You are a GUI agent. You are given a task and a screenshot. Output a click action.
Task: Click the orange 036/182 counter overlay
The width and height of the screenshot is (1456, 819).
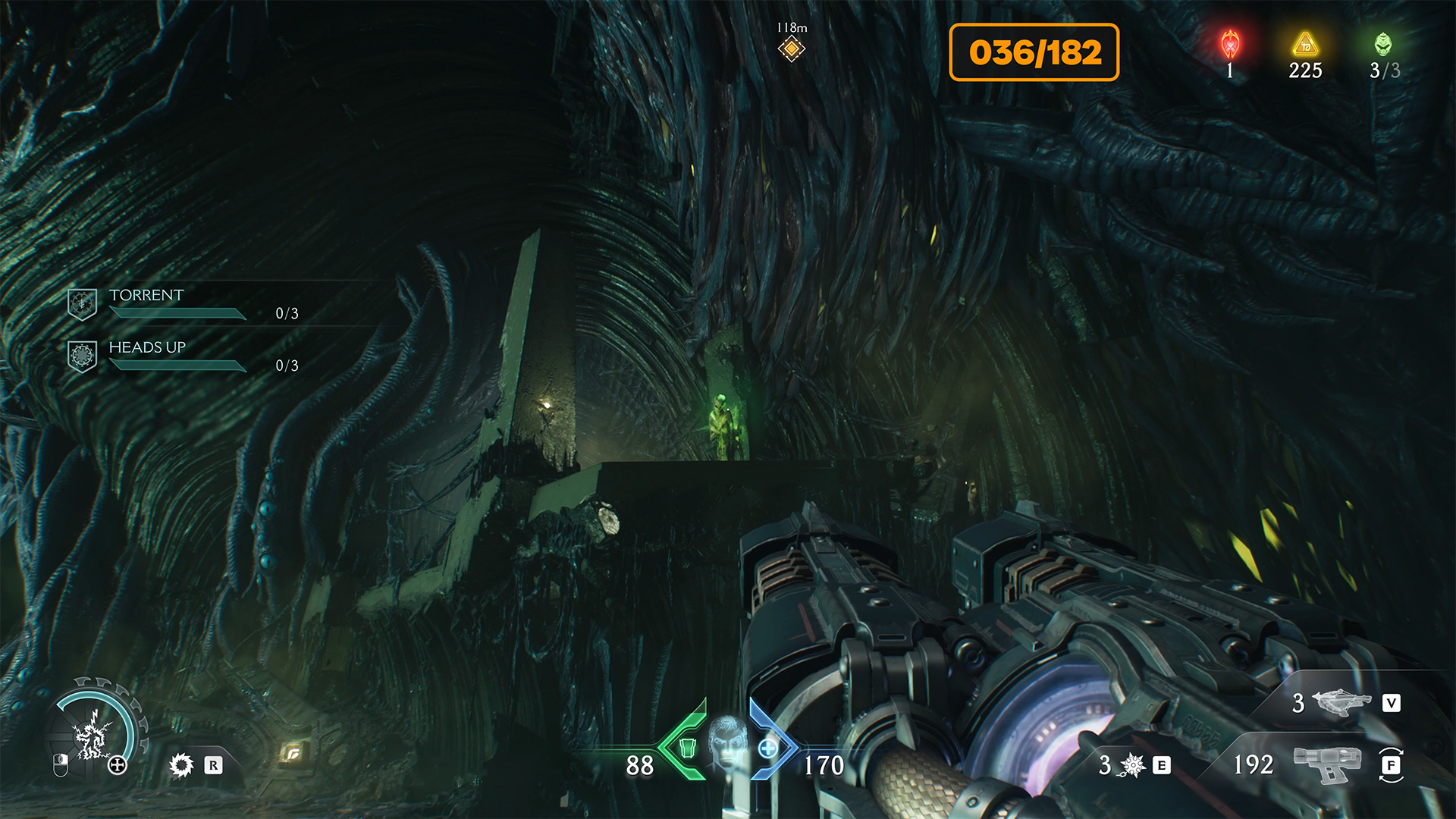point(1034,52)
